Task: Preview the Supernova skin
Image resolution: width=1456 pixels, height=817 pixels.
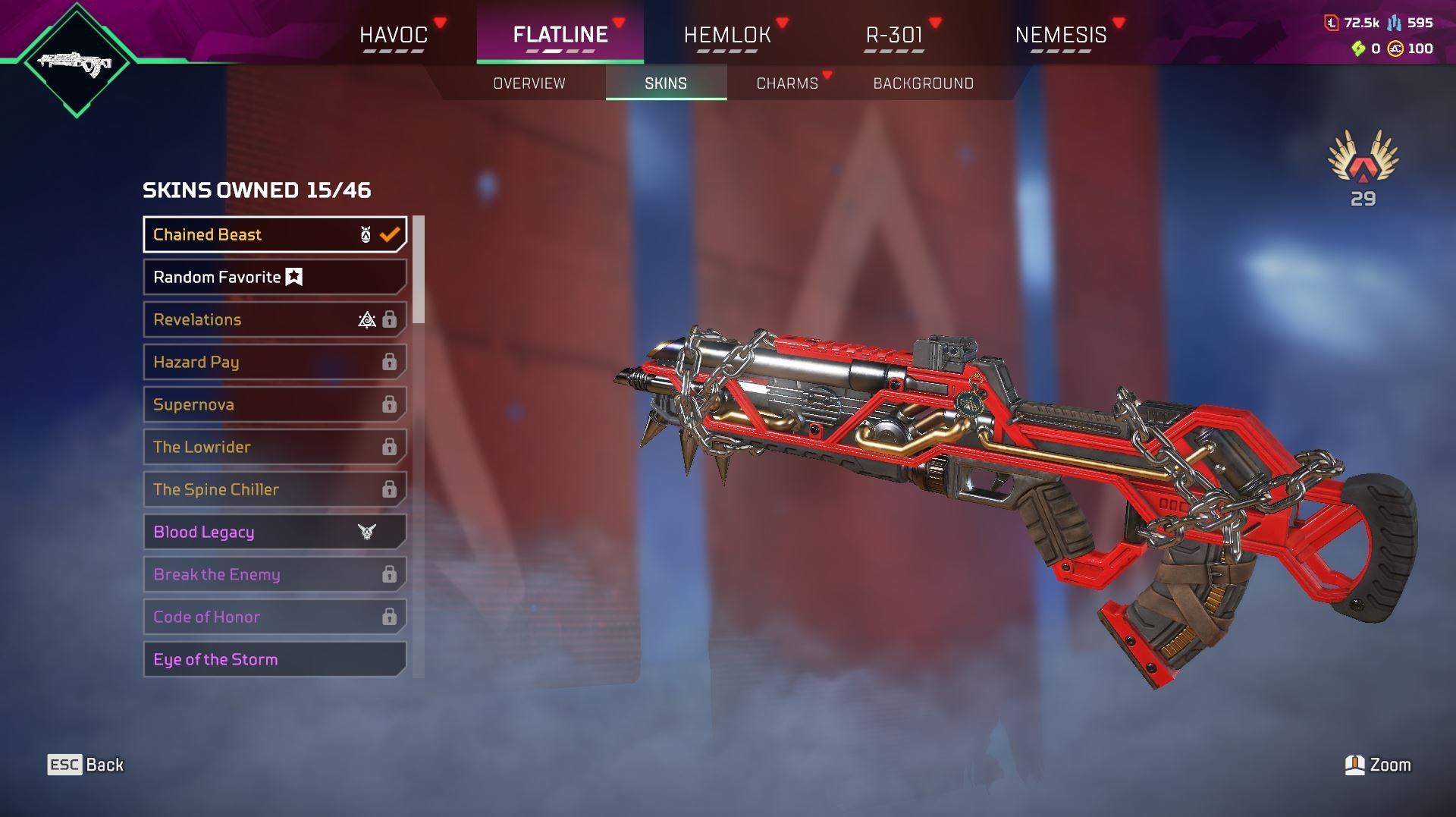Action: point(275,404)
